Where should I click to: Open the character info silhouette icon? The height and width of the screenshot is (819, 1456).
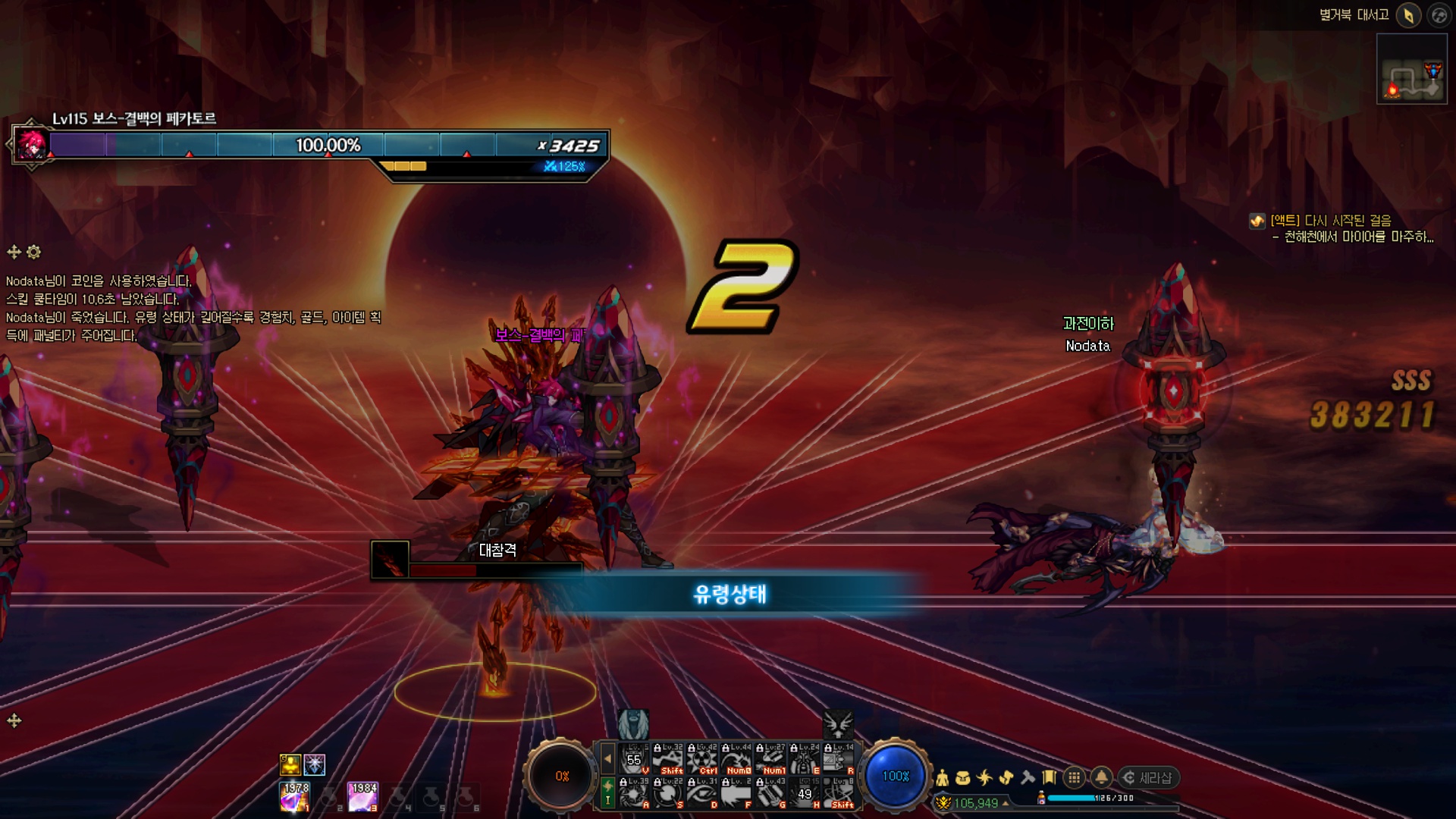pyautogui.click(x=942, y=778)
